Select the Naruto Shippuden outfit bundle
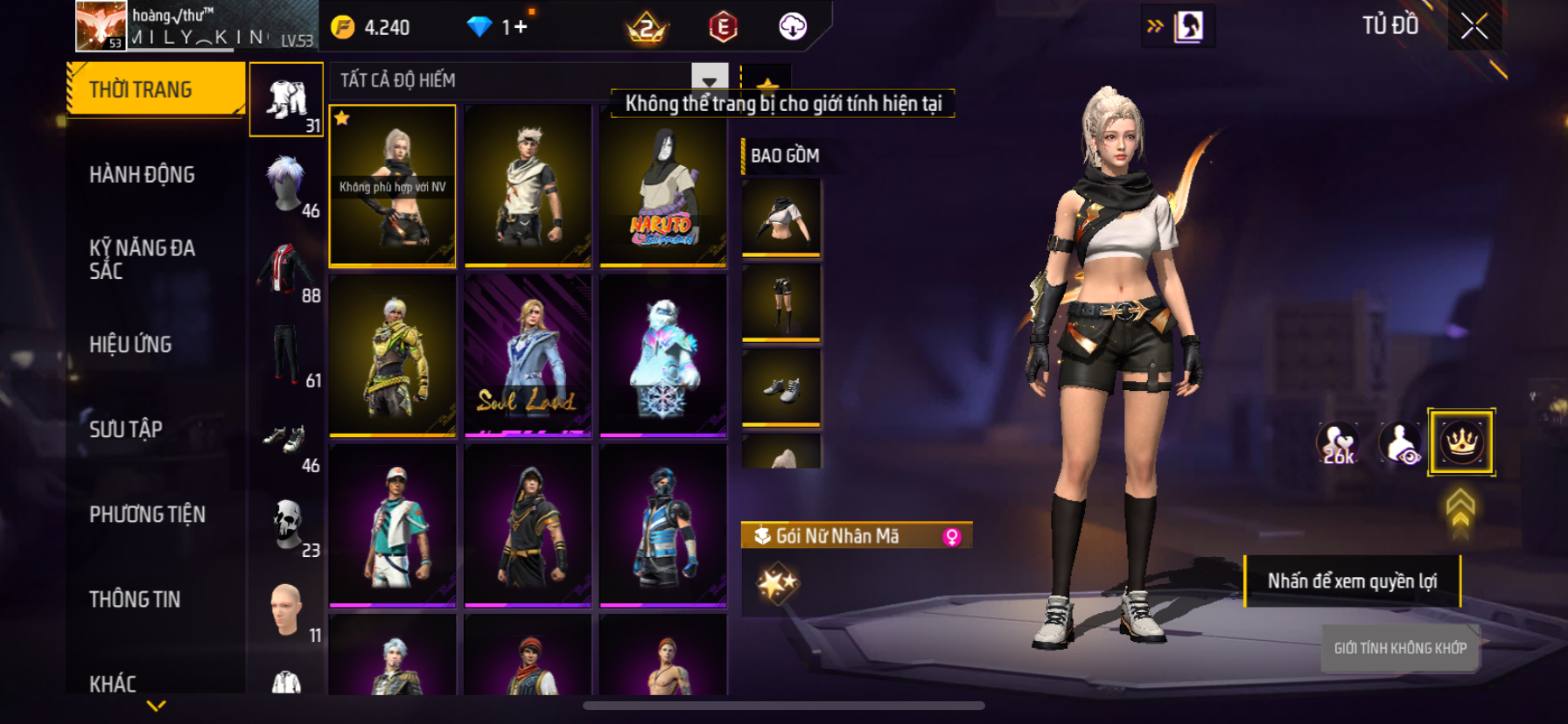 click(662, 185)
